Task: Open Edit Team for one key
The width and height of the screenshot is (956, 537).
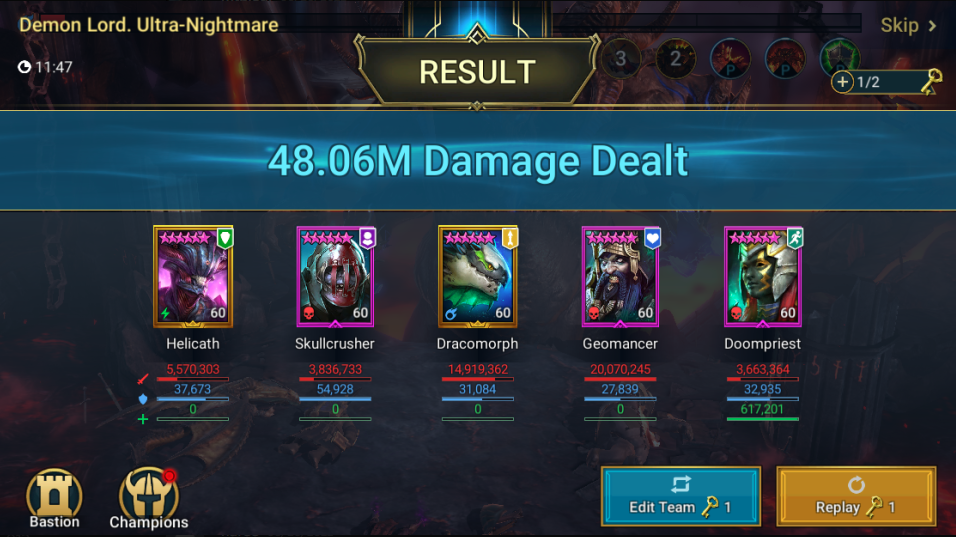Action: [680, 496]
